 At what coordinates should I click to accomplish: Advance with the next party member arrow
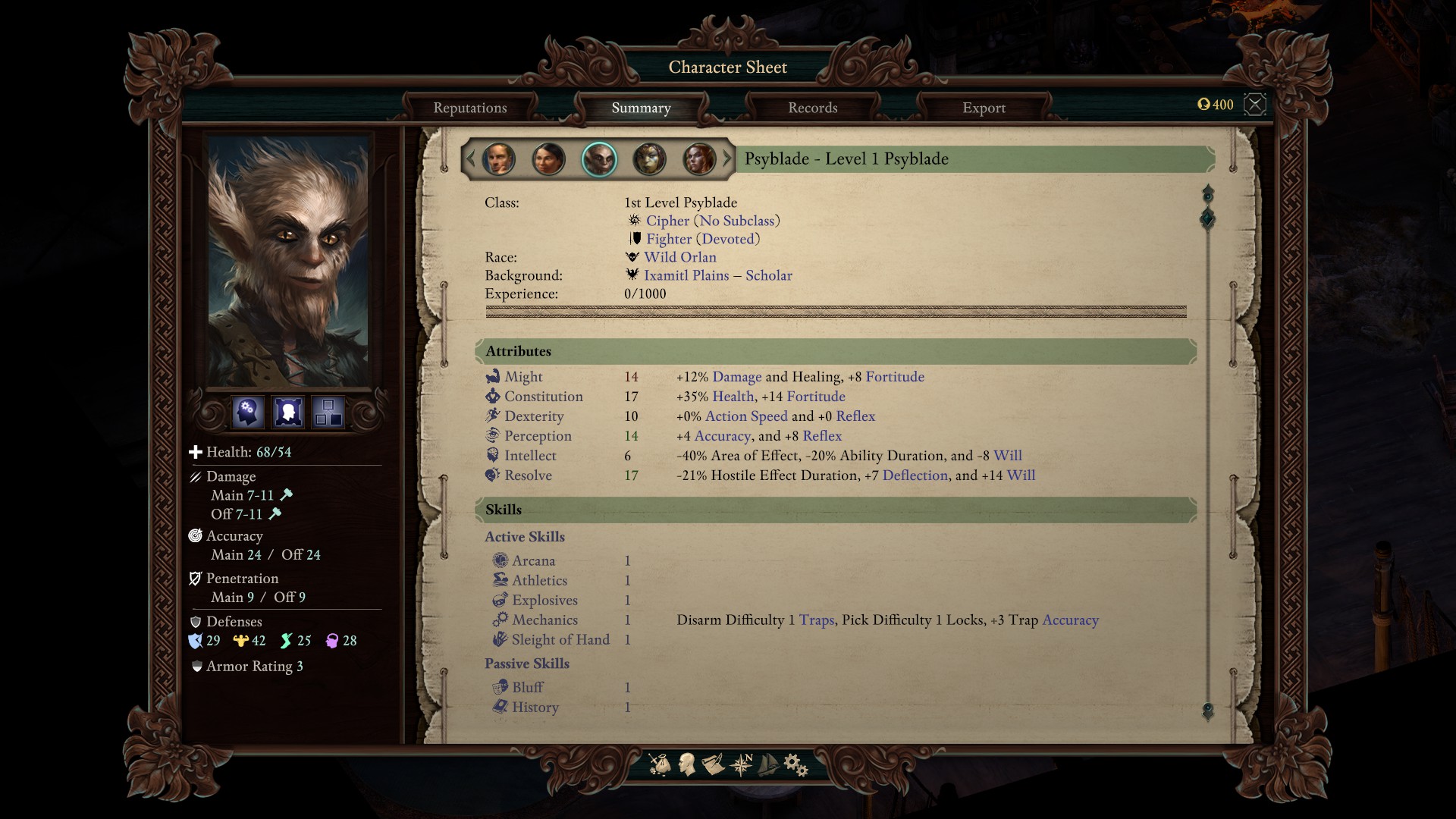tap(727, 159)
